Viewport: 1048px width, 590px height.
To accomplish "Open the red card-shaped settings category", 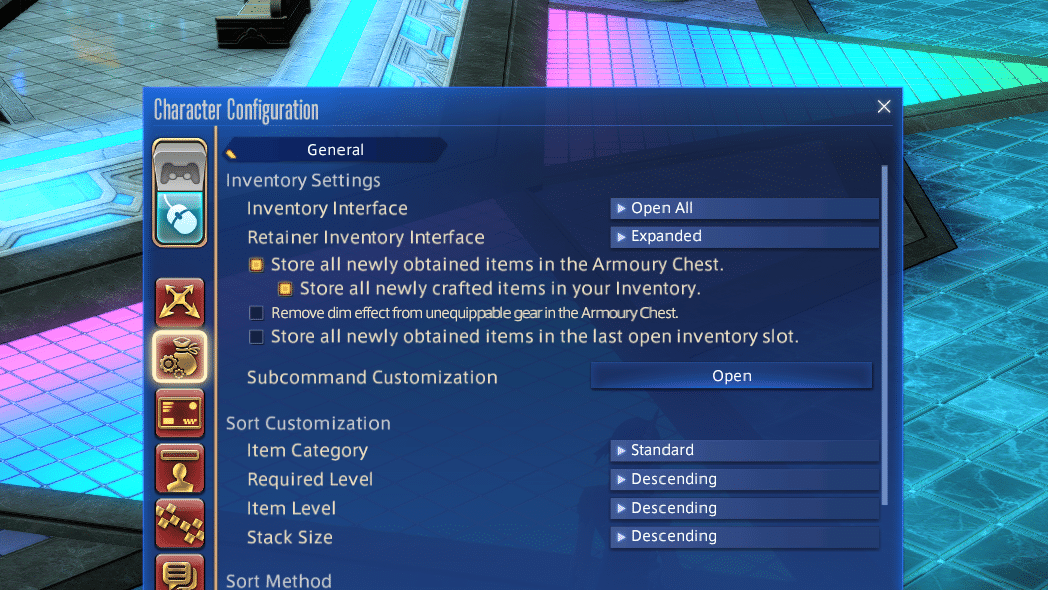I will tap(180, 413).
